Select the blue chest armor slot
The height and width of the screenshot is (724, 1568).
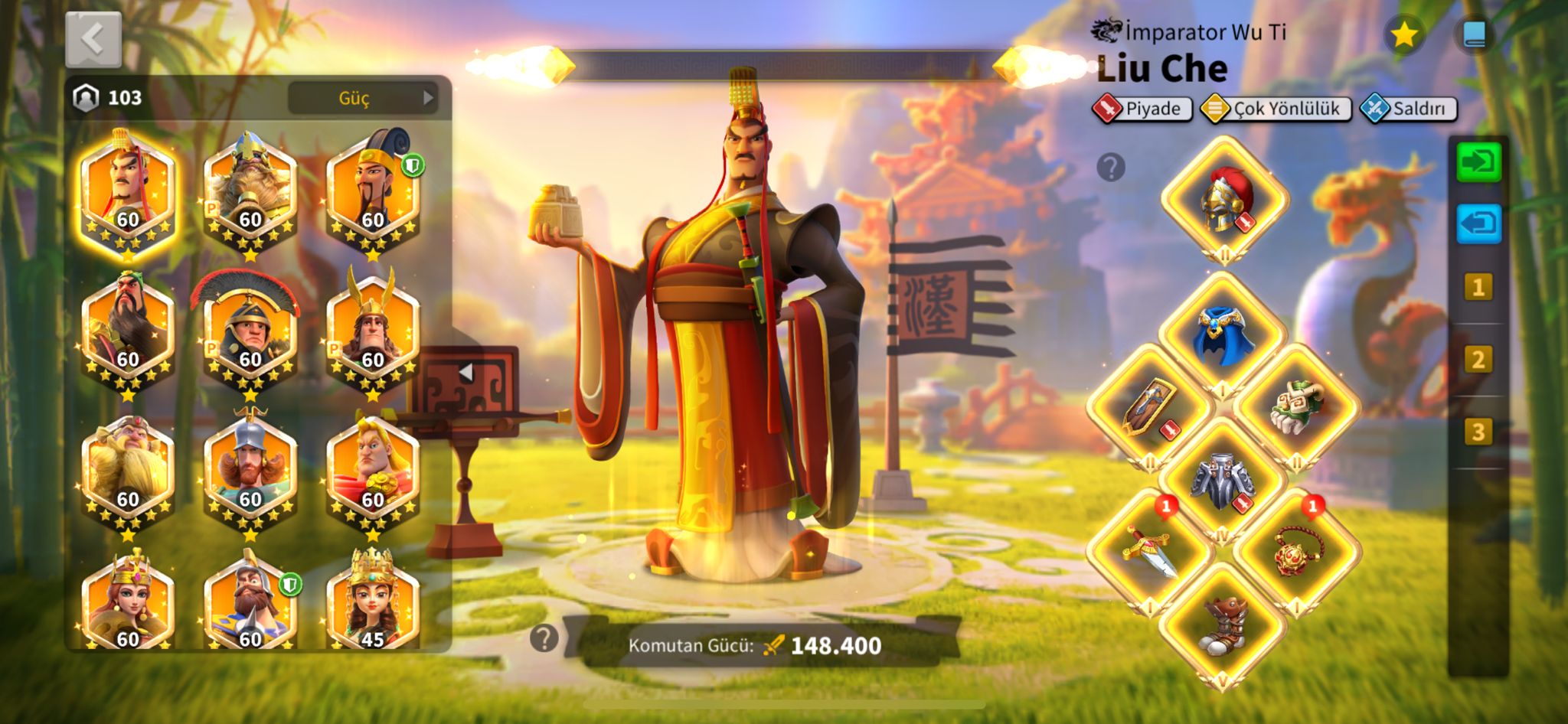pyautogui.click(x=1223, y=335)
